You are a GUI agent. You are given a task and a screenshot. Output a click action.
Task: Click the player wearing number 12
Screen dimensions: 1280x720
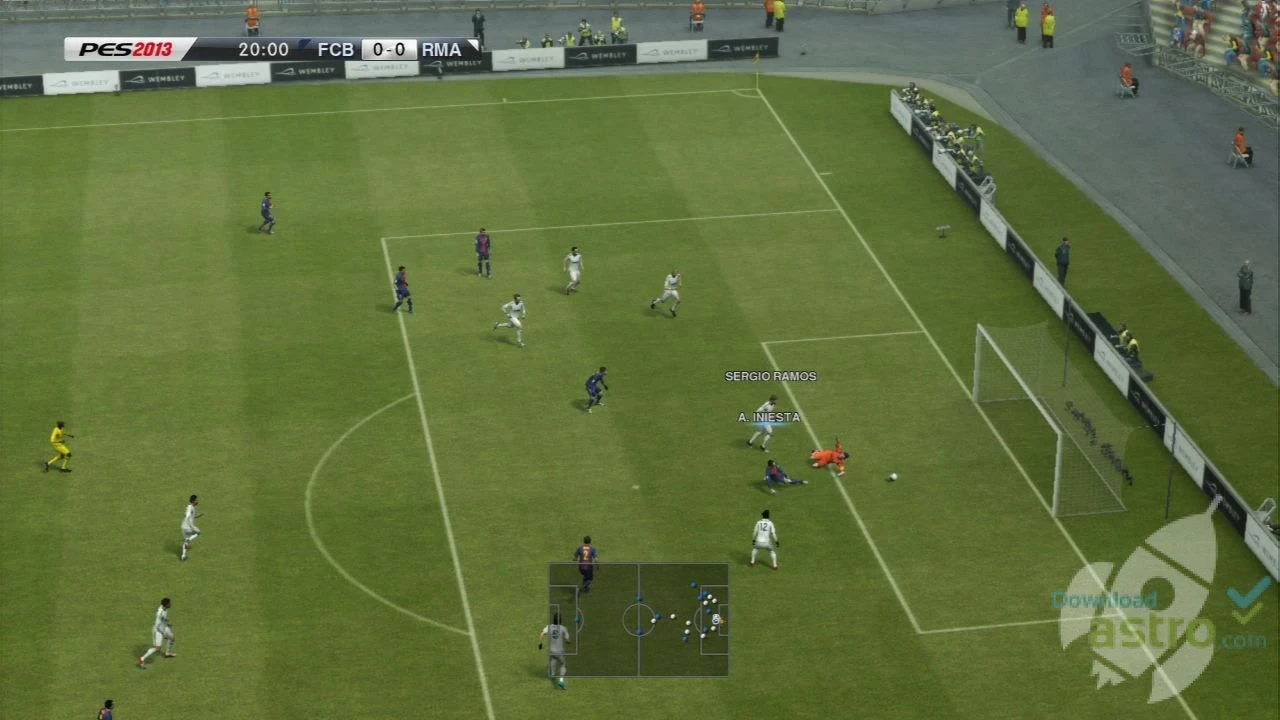click(x=762, y=535)
